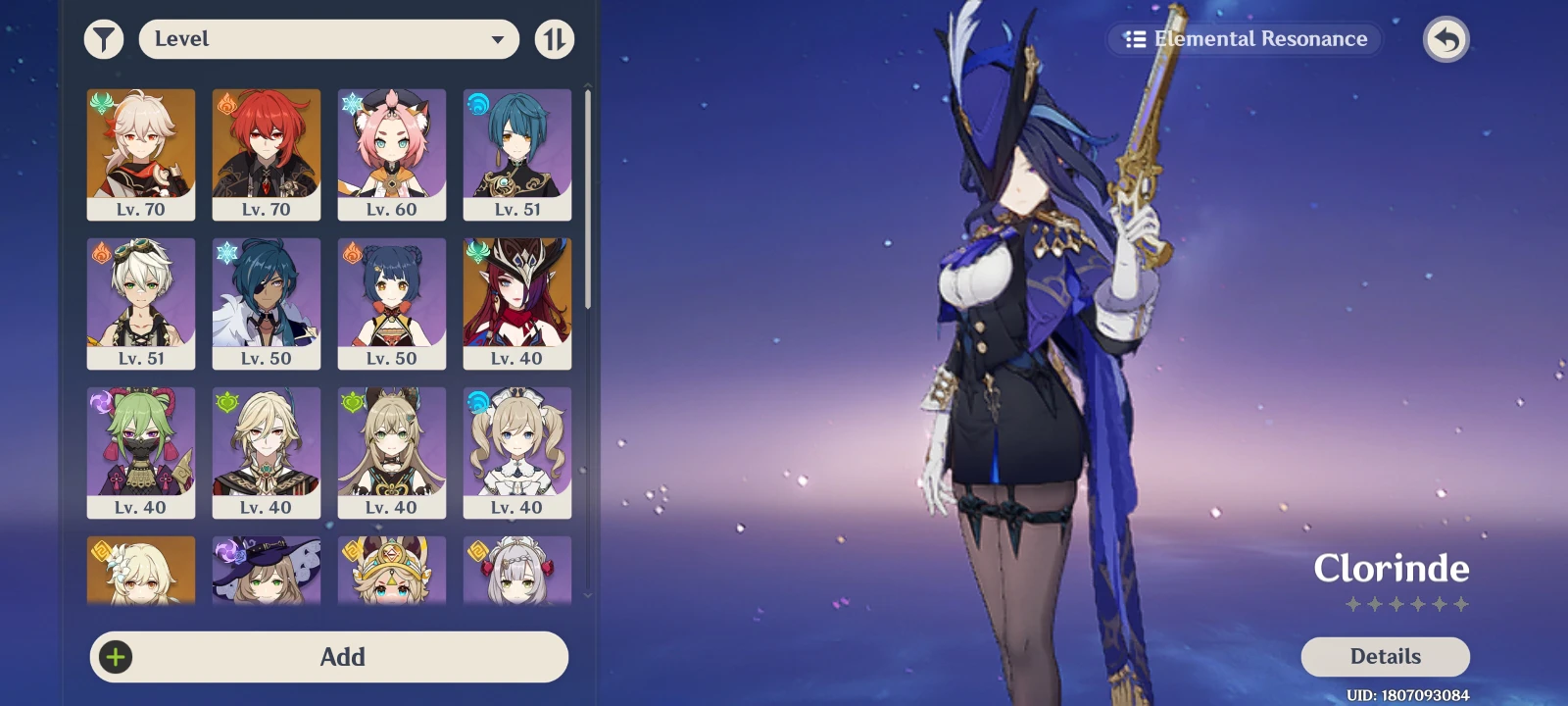The height and width of the screenshot is (706, 1568).
Task: Click the Elemental Resonance list icon
Action: (1134, 39)
